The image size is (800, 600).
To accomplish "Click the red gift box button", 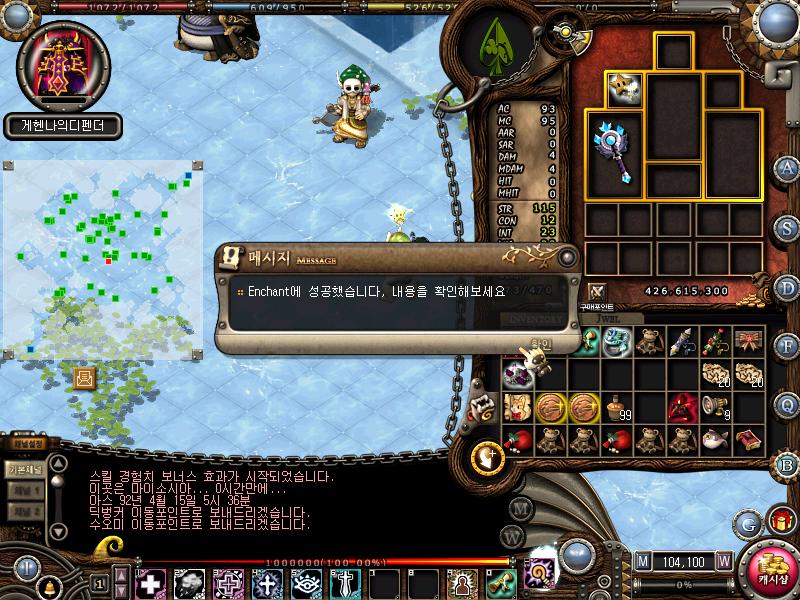I will (779, 521).
